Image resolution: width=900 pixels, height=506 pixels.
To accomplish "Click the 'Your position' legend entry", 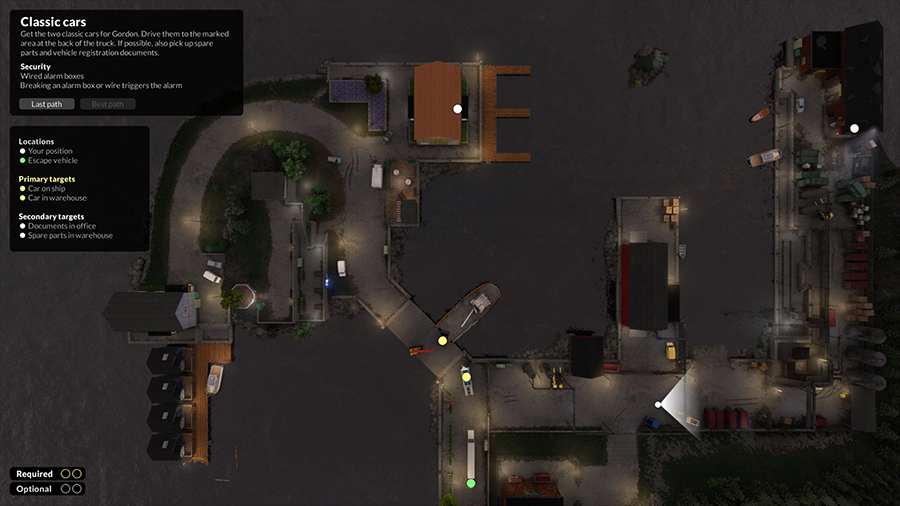I will (x=50, y=151).
